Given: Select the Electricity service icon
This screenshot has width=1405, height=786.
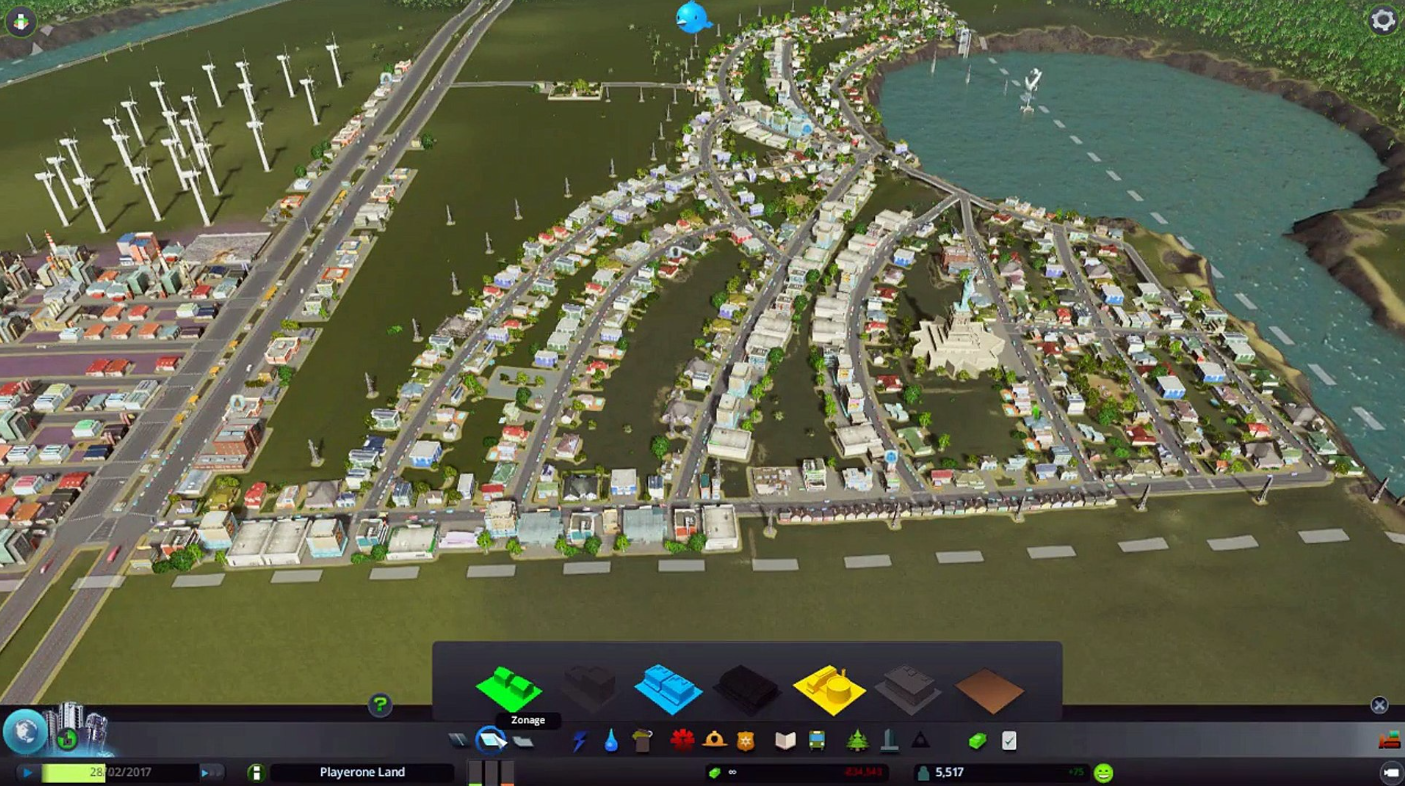Looking at the screenshot, I should [x=579, y=740].
